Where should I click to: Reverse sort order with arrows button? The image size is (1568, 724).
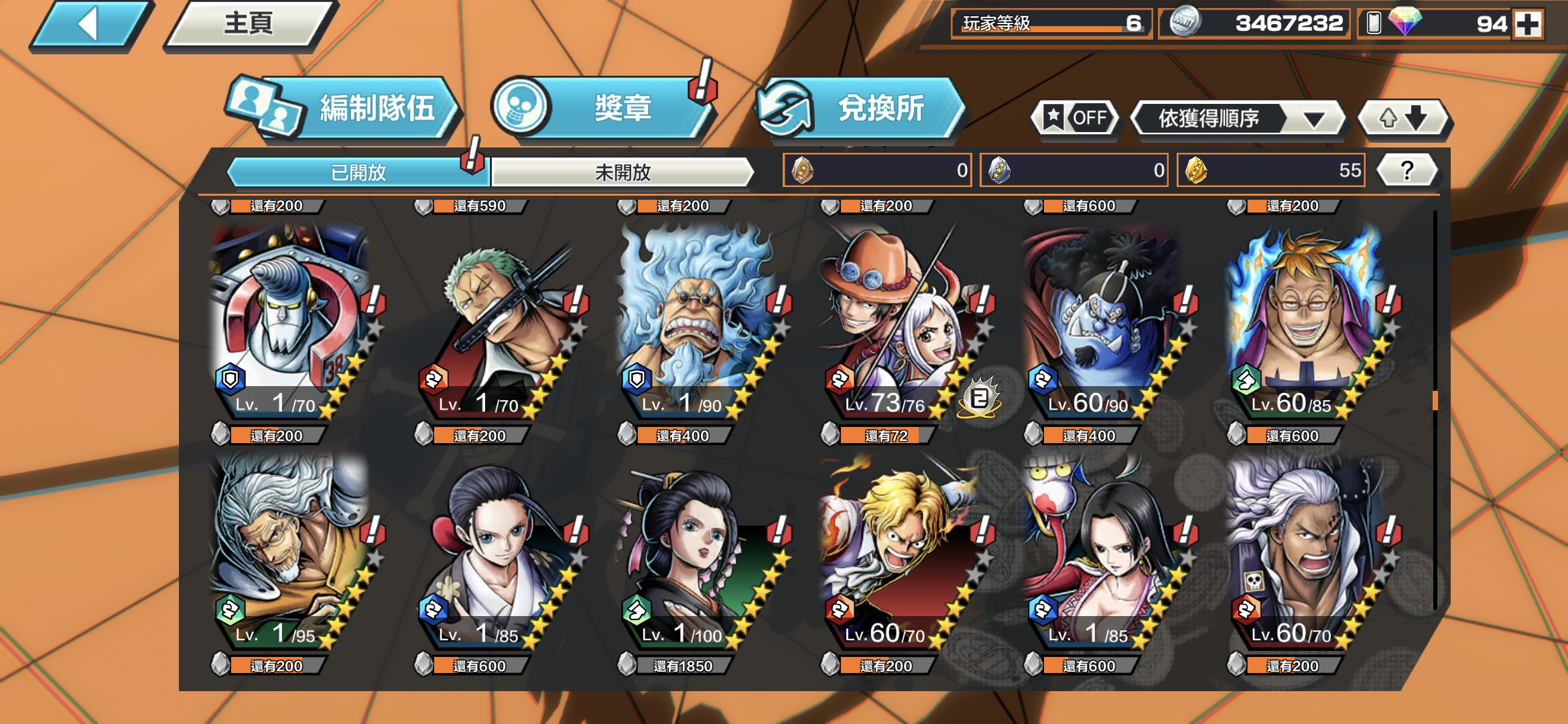point(1402,119)
